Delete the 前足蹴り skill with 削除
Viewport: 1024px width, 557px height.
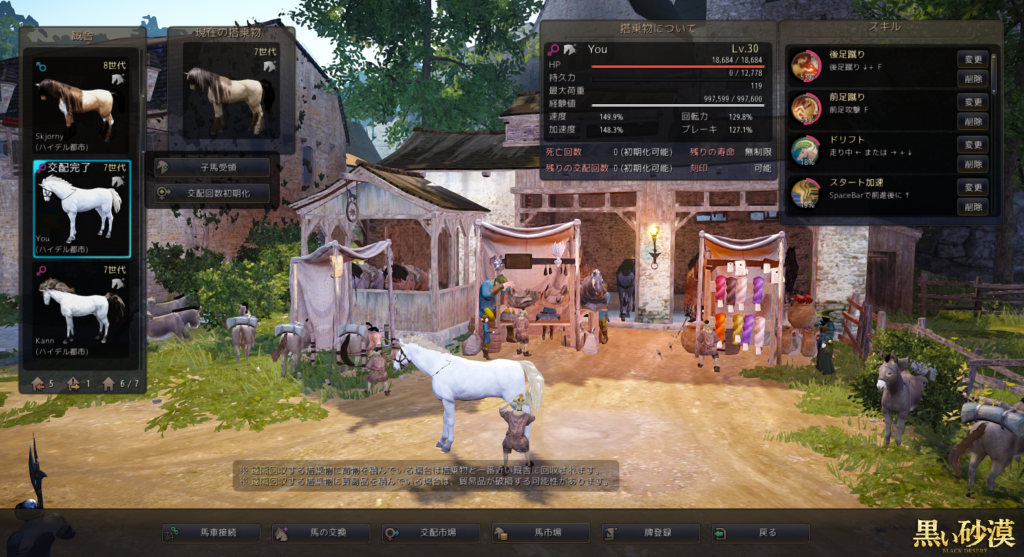[x=973, y=120]
